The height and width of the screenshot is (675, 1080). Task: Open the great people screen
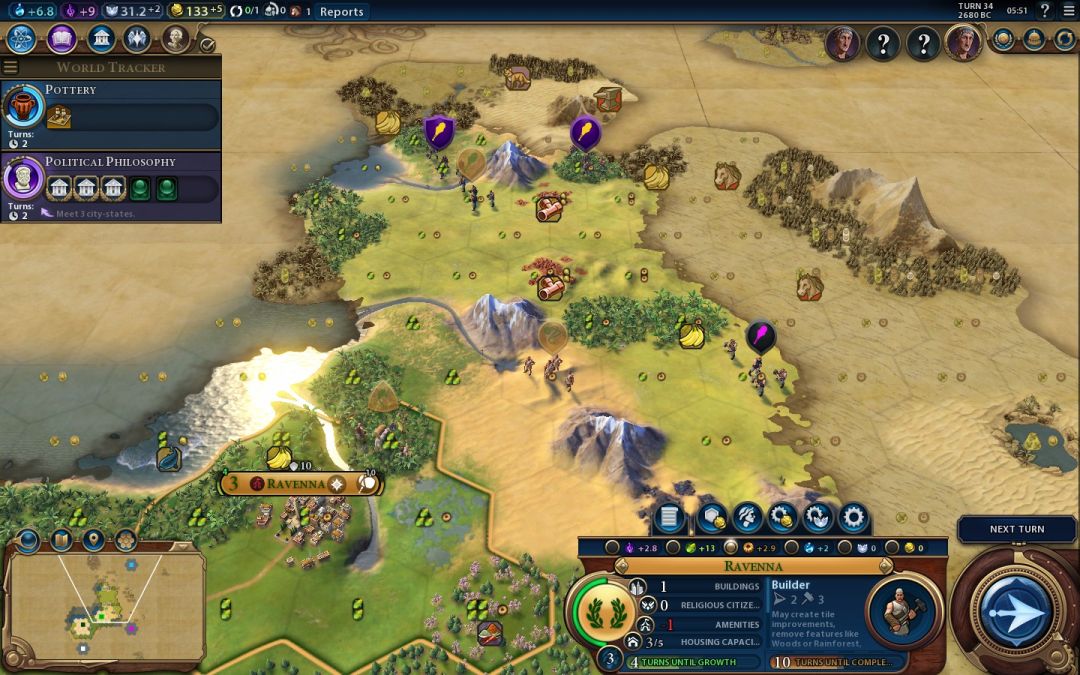[x=175, y=39]
